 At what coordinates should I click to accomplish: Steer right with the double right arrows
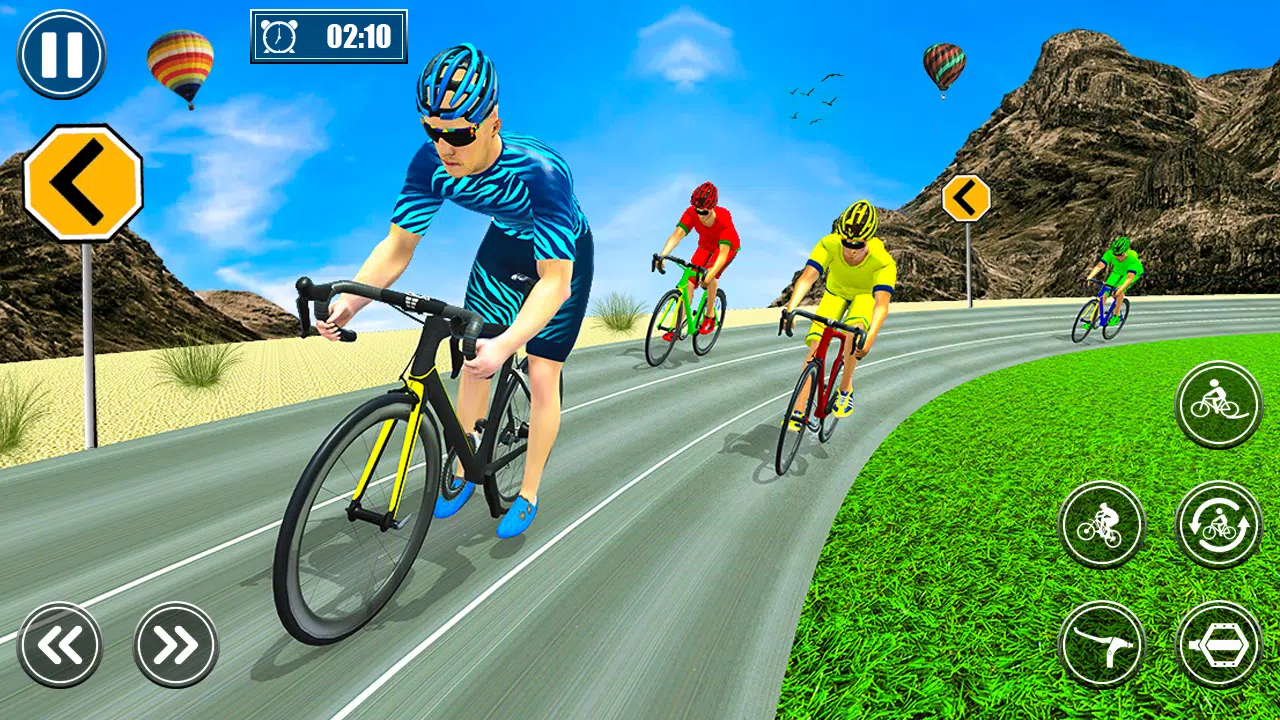tap(176, 645)
